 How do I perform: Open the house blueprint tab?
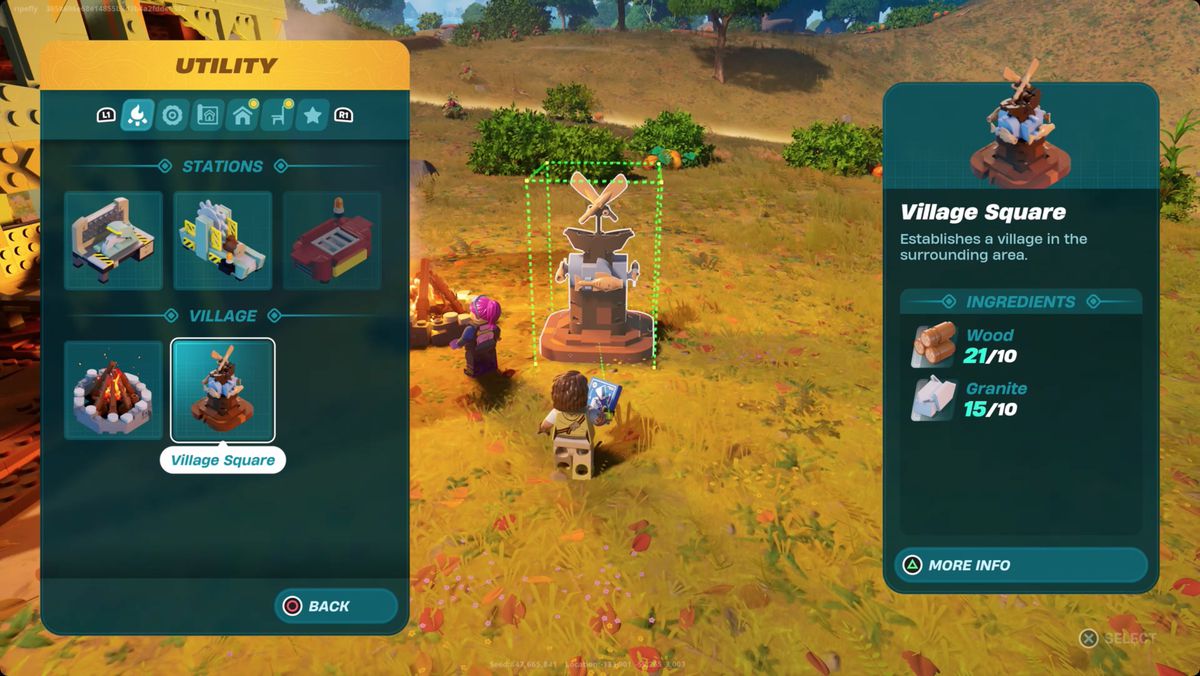click(207, 116)
